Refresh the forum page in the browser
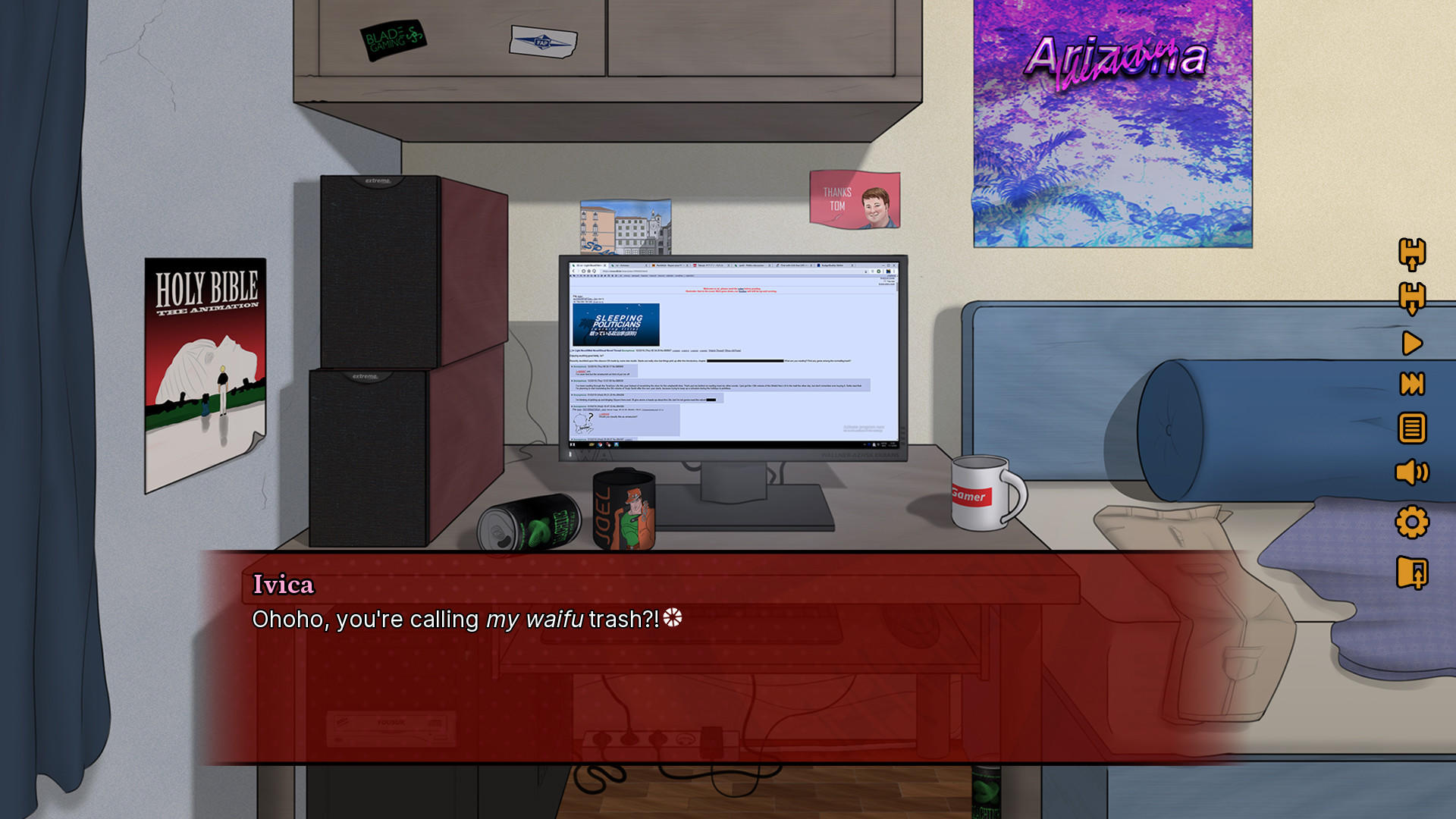 pyautogui.click(x=583, y=271)
